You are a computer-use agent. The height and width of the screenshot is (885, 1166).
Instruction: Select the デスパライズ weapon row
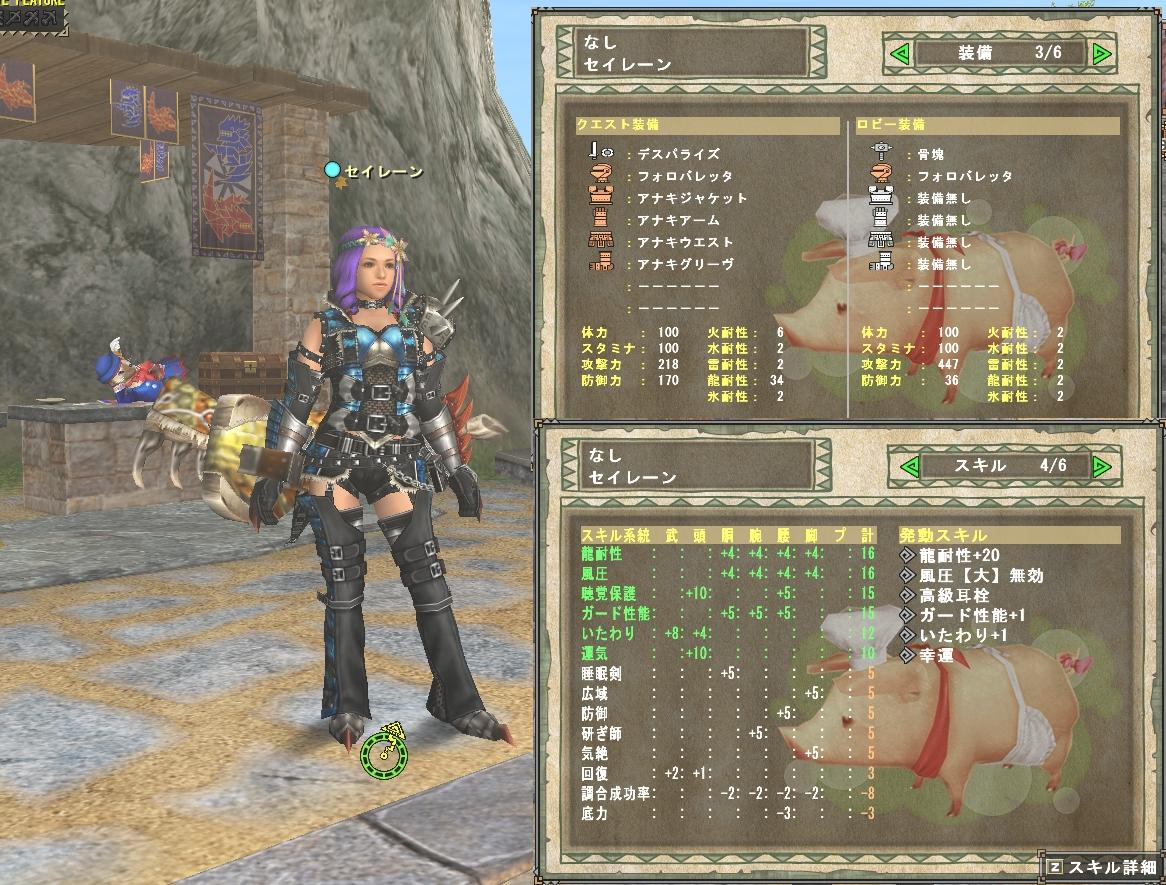coord(678,155)
